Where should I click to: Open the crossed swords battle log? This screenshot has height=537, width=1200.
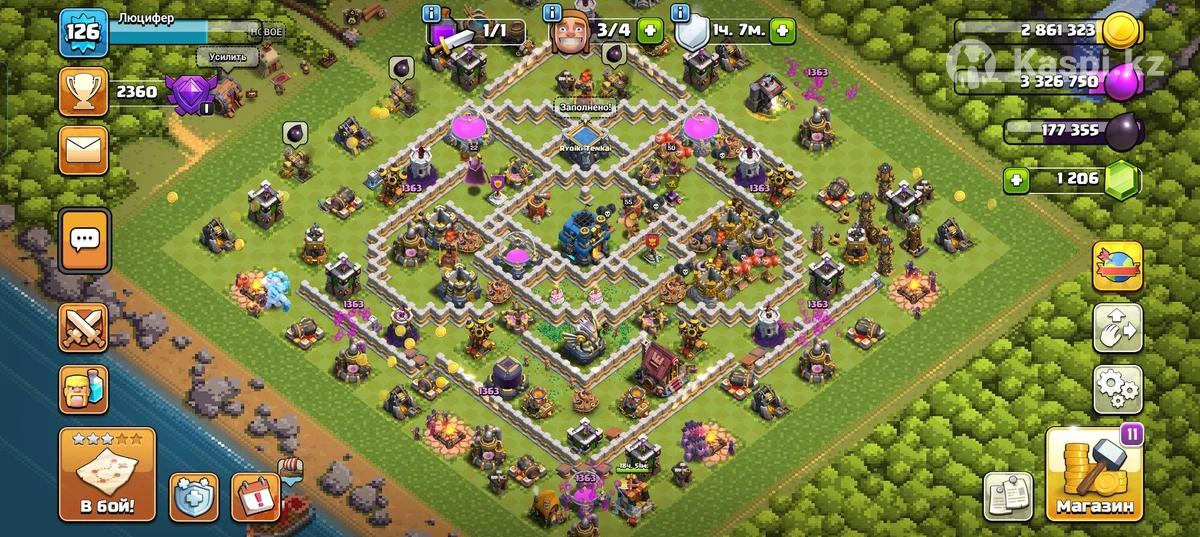coord(84,327)
